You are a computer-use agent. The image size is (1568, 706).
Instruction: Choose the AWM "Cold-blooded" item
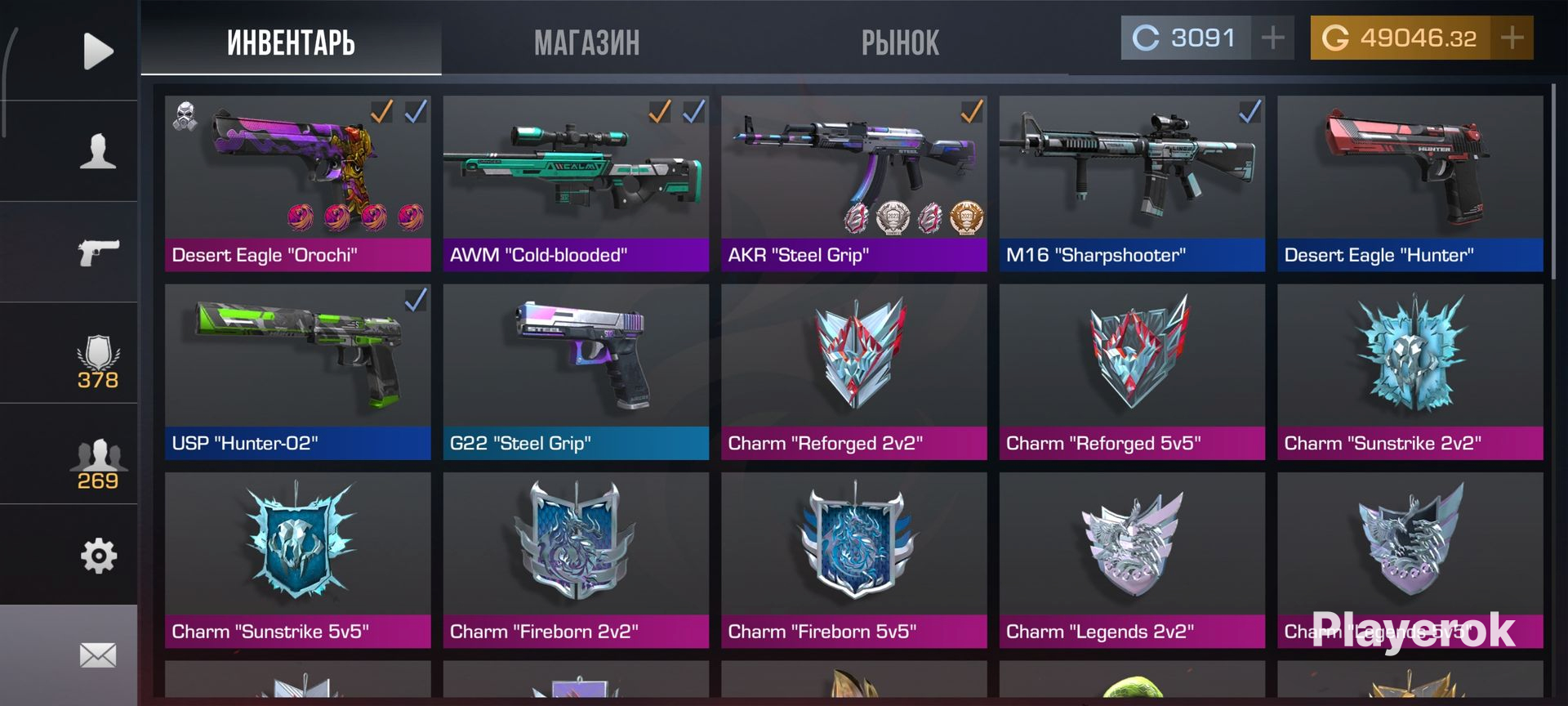click(576, 184)
